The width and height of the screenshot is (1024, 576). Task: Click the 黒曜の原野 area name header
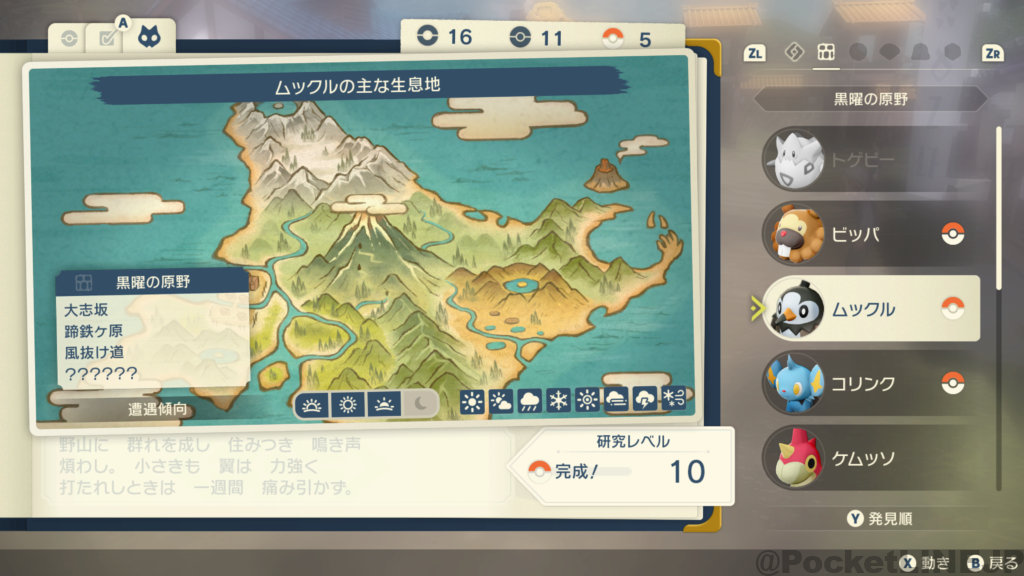point(870,100)
